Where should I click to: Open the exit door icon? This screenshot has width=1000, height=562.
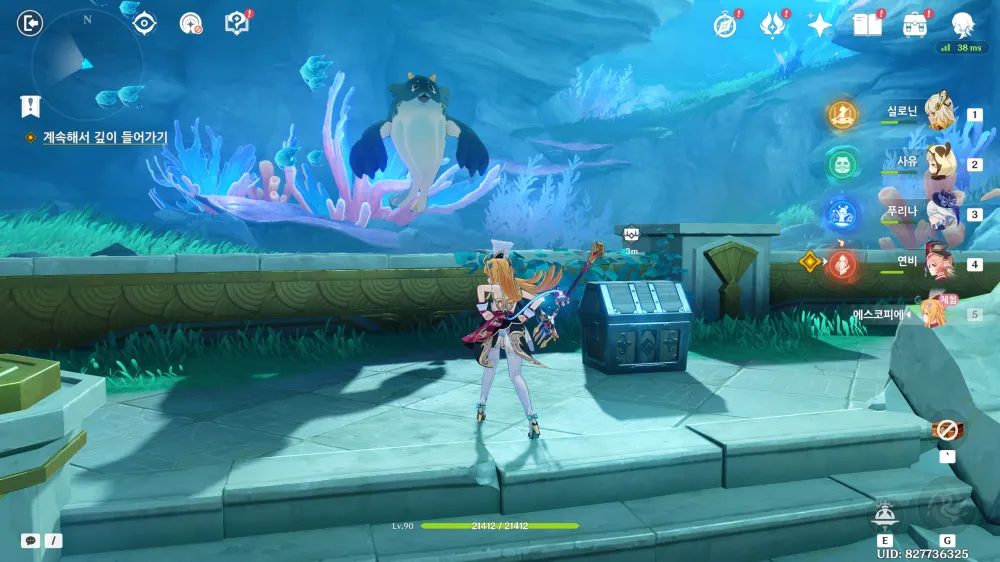pos(31,23)
